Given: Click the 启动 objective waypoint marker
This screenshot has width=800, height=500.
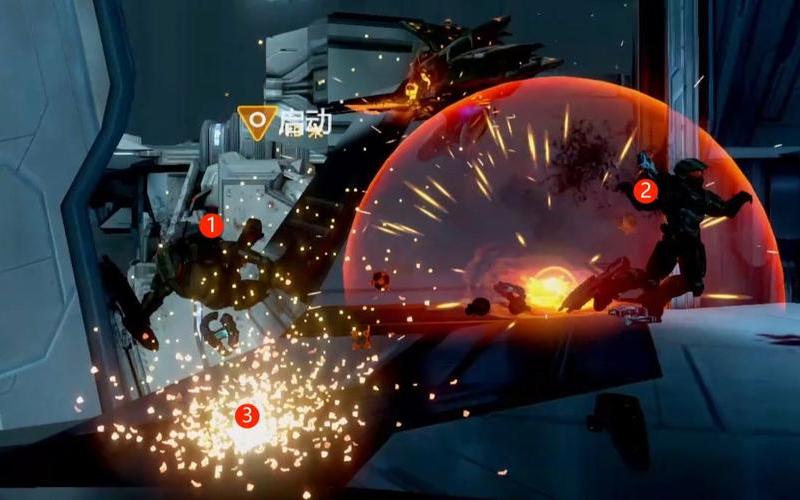Looking at the screenshot, I should pos(259,123).
